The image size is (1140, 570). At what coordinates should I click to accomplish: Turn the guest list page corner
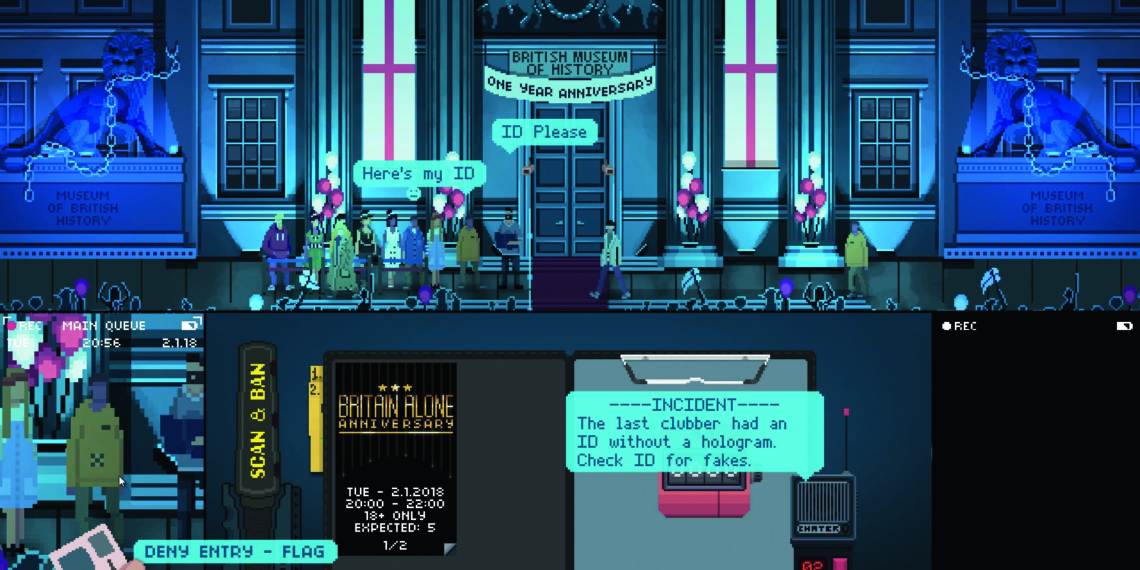click(449, 548)
